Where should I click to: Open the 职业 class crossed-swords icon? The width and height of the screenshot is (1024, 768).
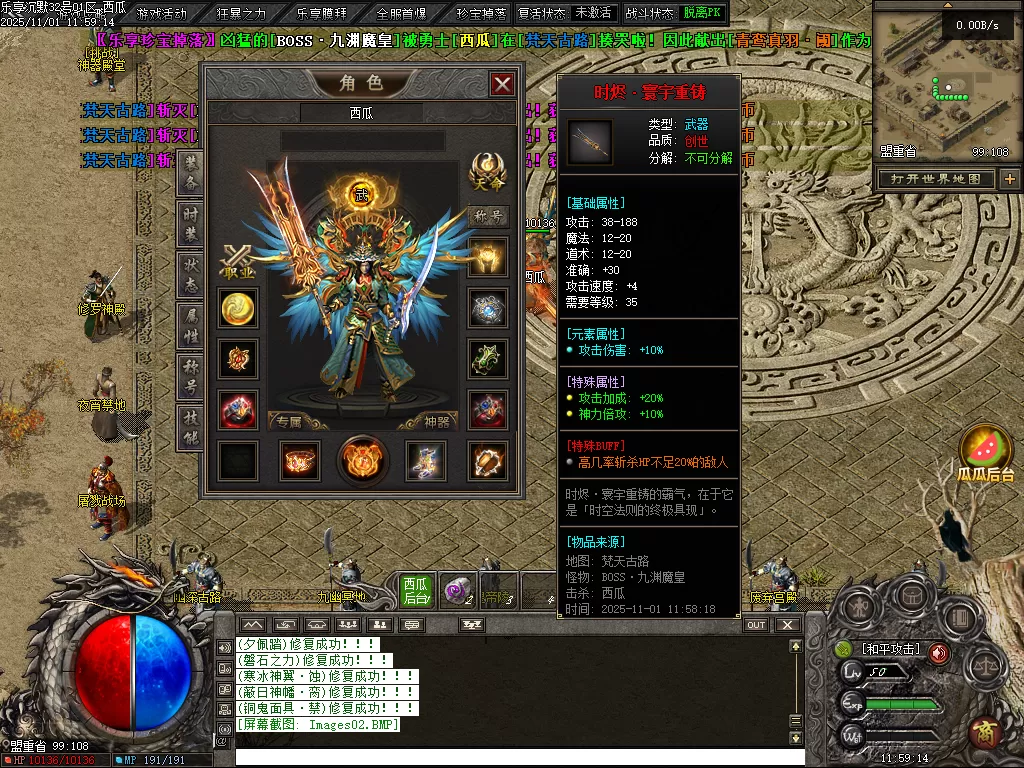(238, 262)
